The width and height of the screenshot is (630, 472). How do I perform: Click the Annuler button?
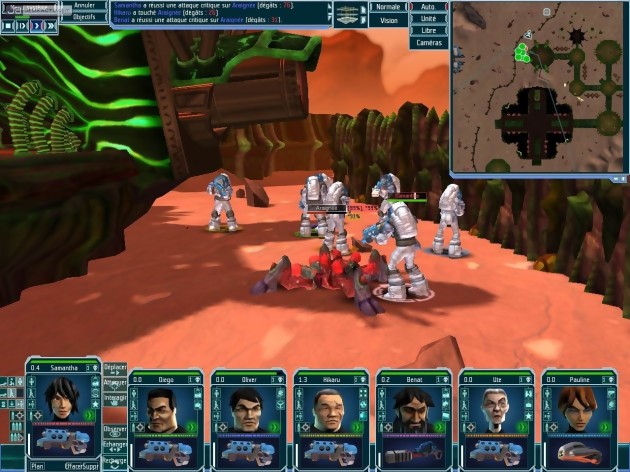coord(84,6)
